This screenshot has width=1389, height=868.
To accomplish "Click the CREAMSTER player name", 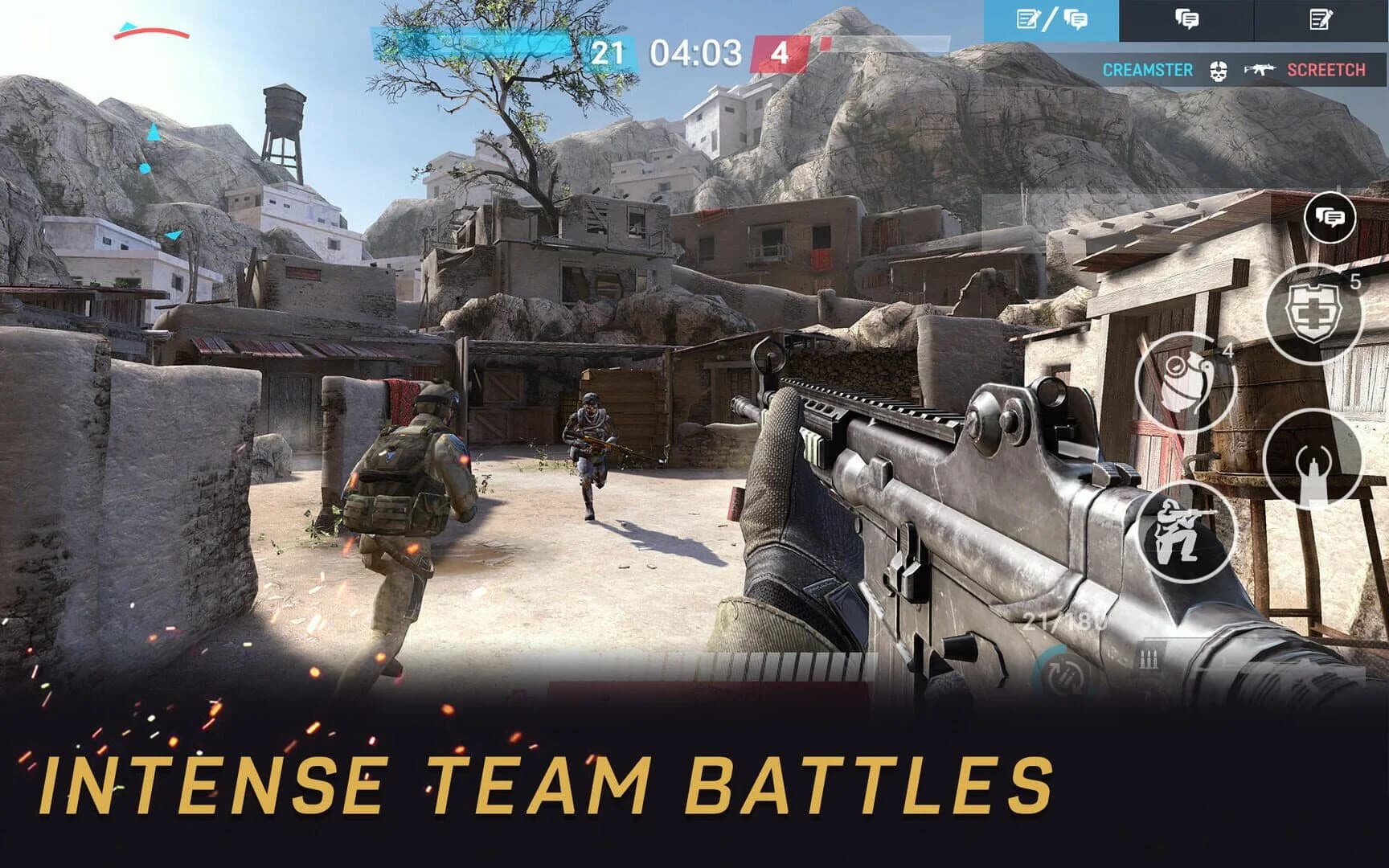I will (x=1147, y=71).
